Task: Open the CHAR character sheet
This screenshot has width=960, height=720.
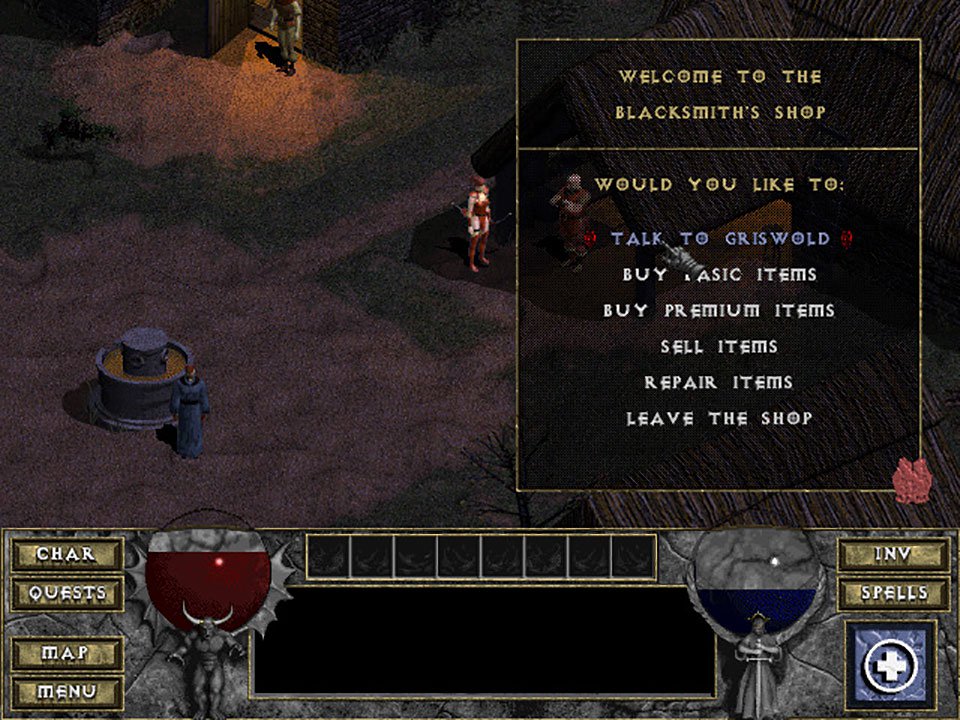Action: pyautogui.click(x=66, y=554)
